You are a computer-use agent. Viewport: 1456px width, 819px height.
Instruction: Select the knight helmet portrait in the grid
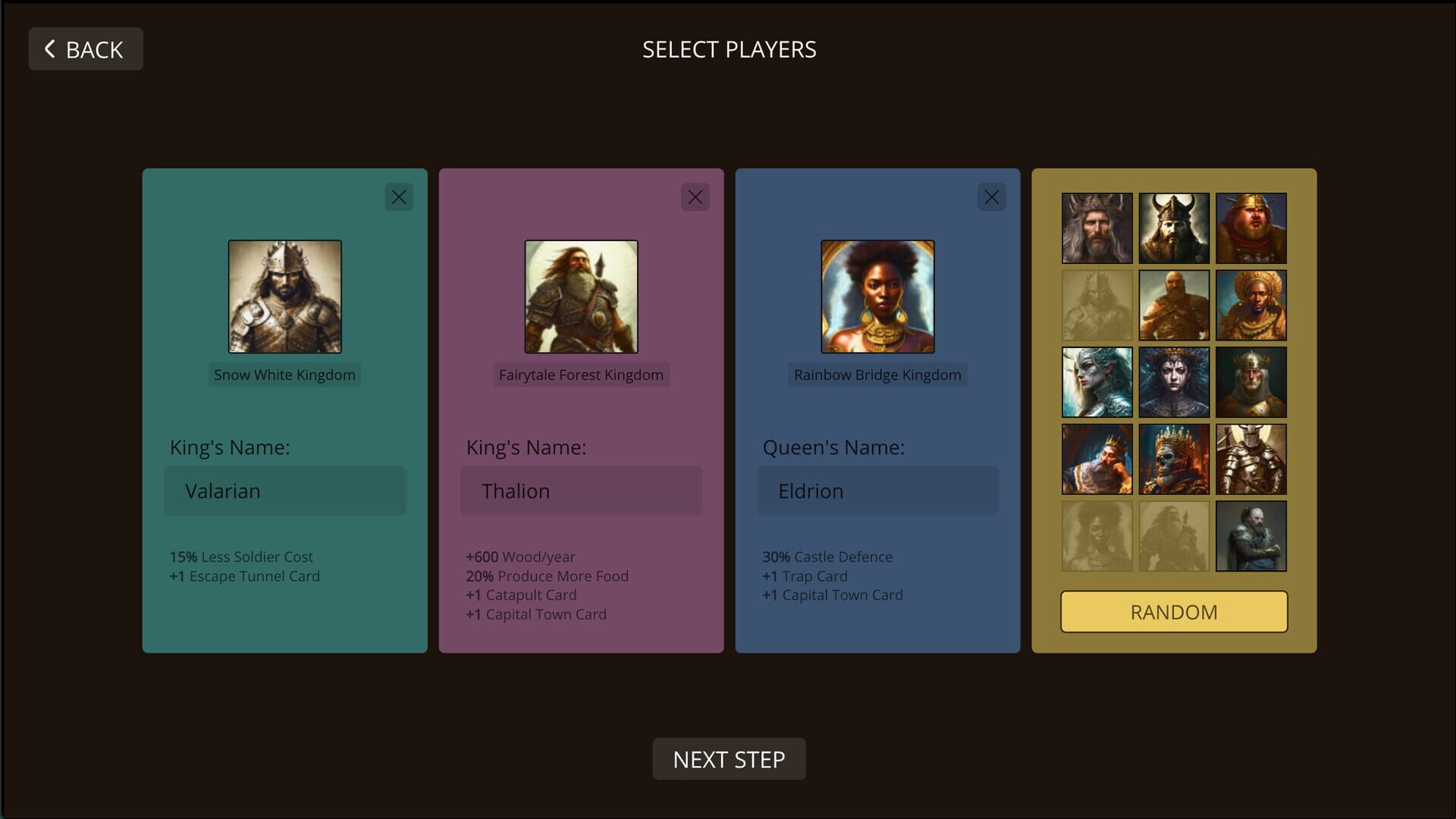(x=1250, y=458)
